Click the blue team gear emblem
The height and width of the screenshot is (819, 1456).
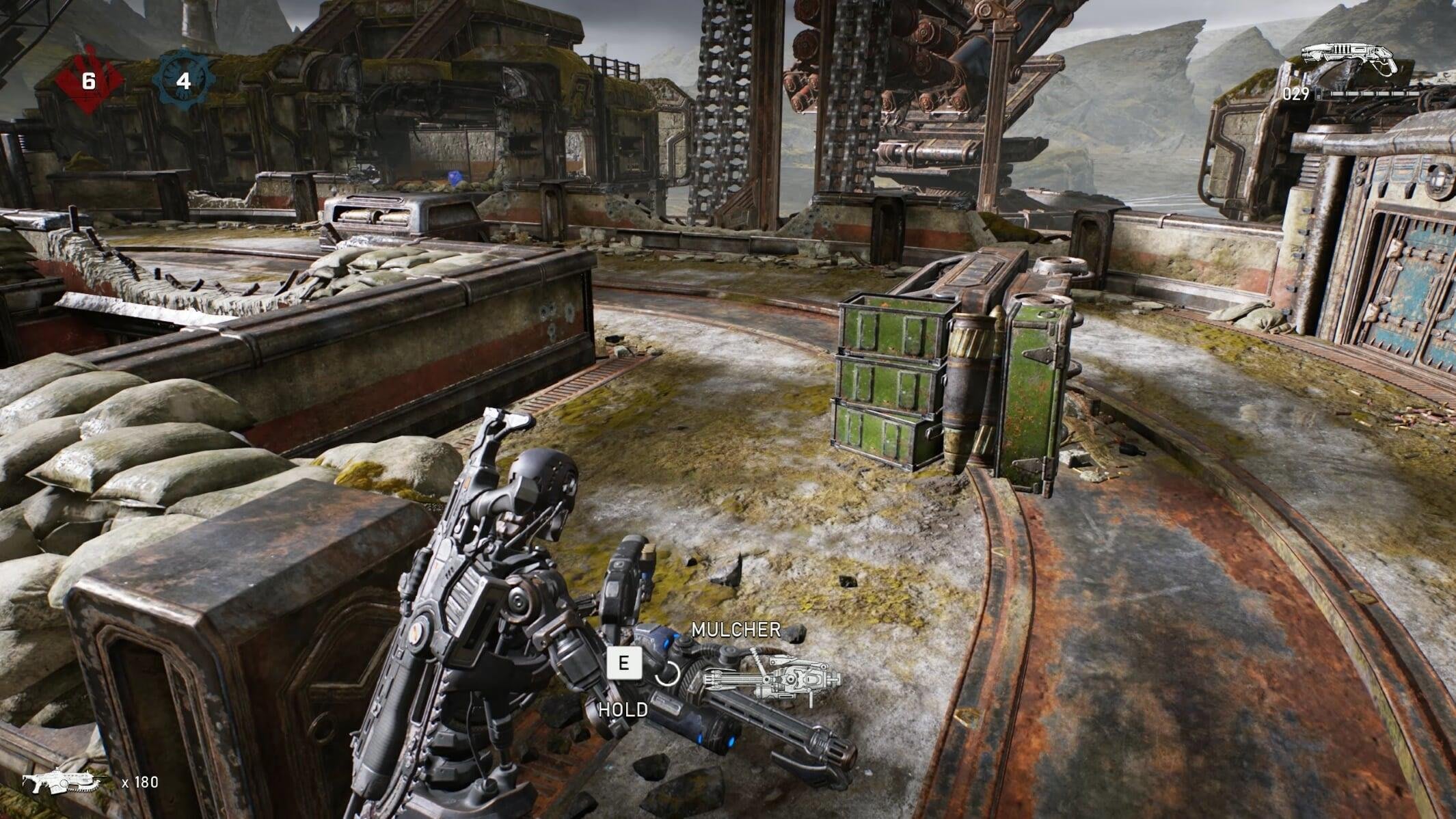pos(183,81)
